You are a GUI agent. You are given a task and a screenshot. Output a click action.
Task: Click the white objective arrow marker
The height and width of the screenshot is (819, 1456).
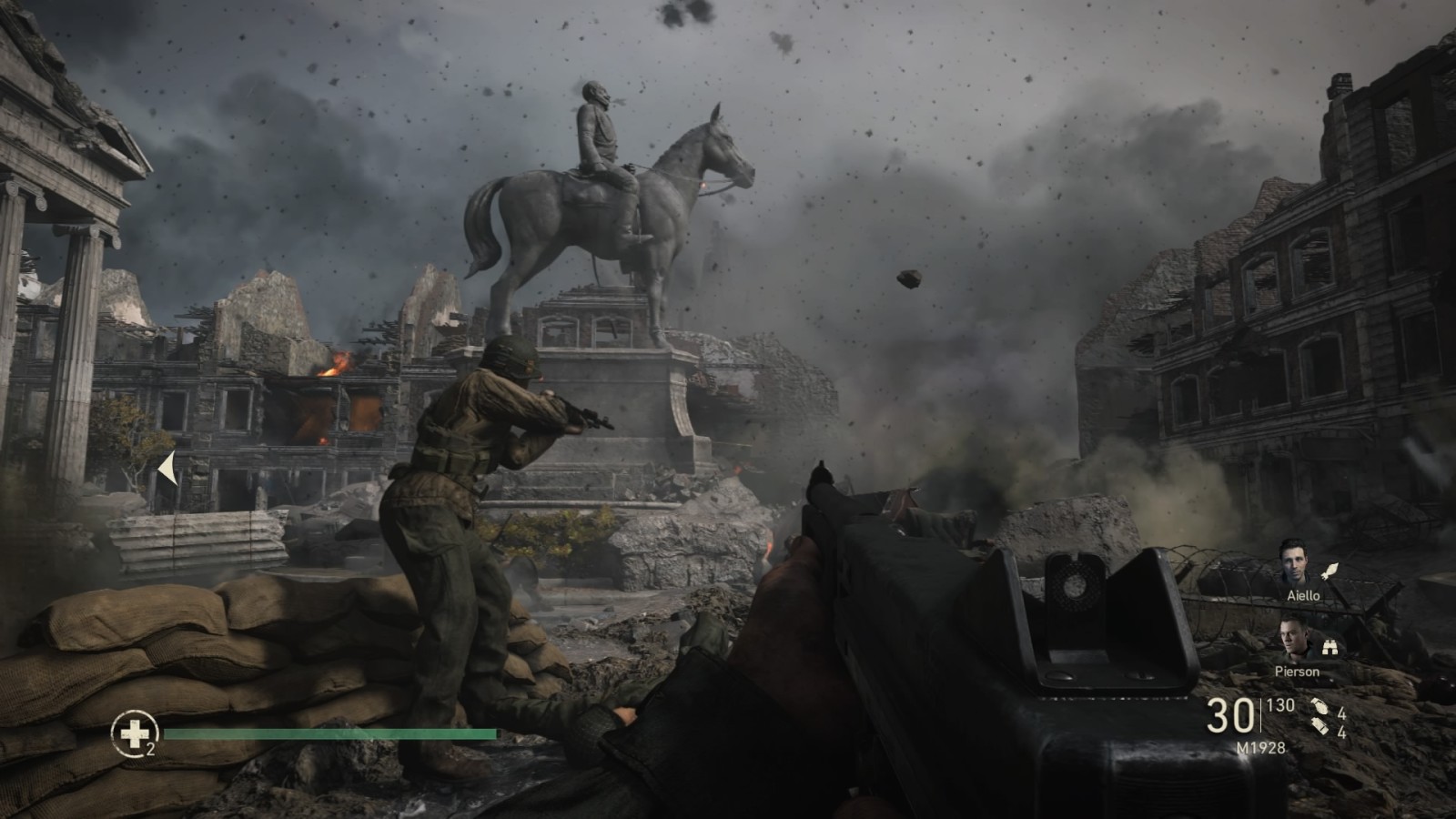tap(167, 470)
